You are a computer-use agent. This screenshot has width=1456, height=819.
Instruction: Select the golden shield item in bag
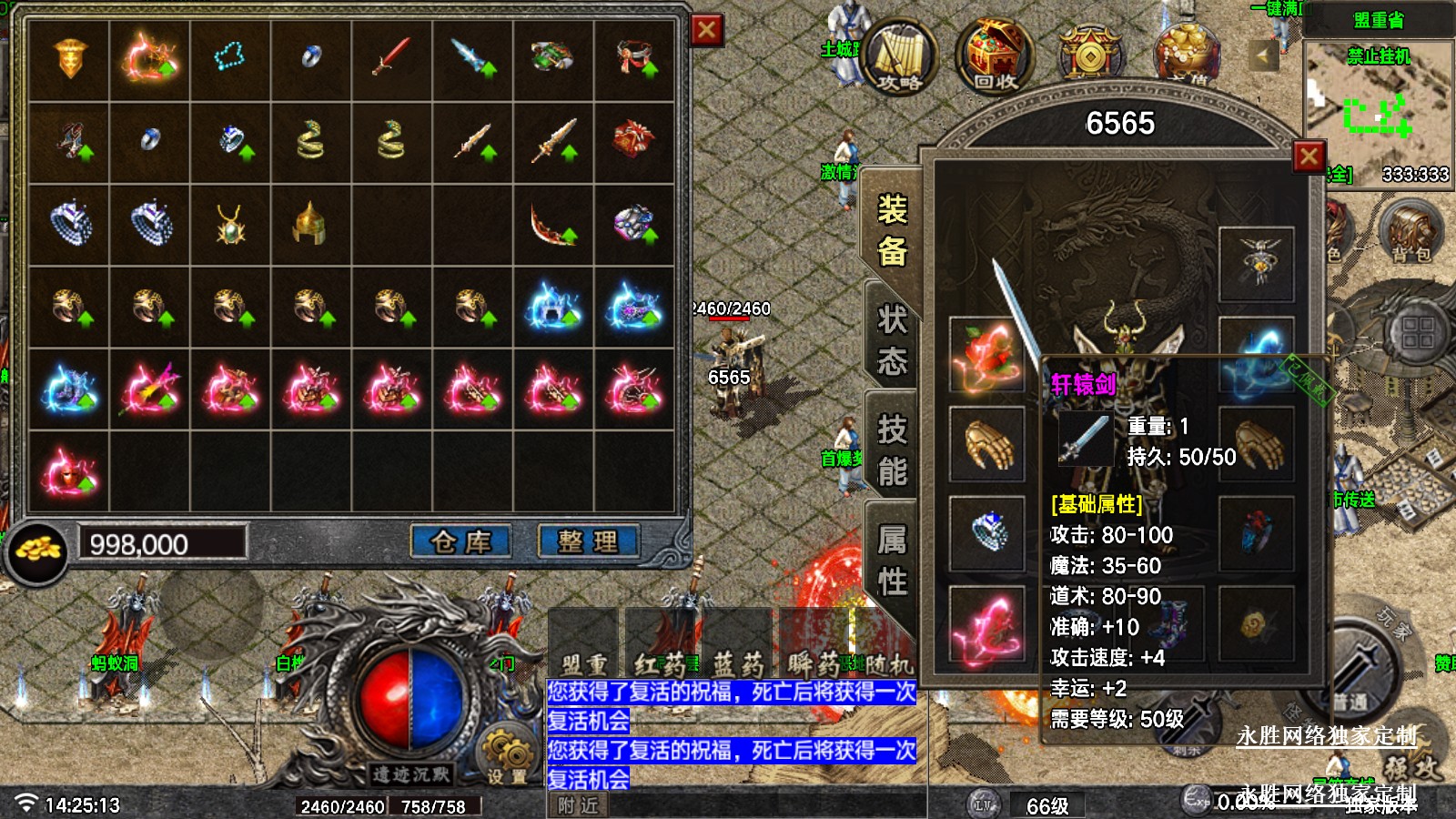(x=69, y=59)
